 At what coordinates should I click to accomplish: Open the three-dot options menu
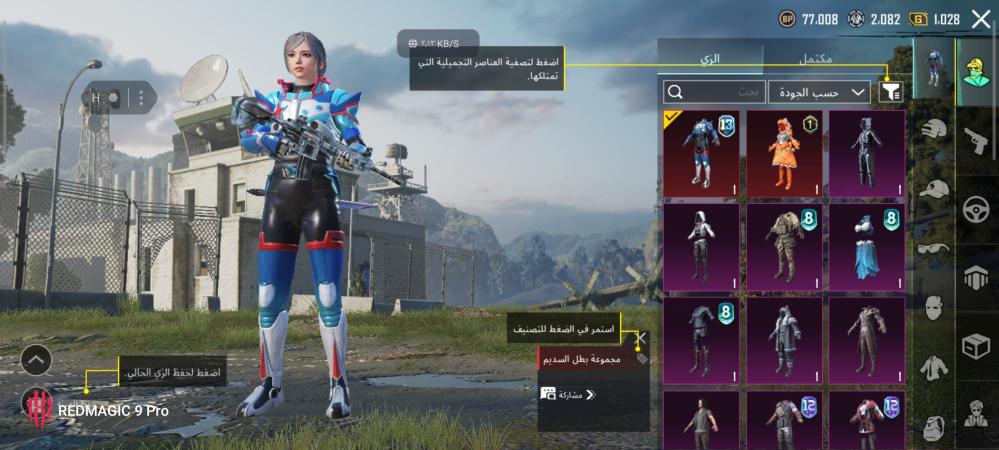tap(141, 98)
